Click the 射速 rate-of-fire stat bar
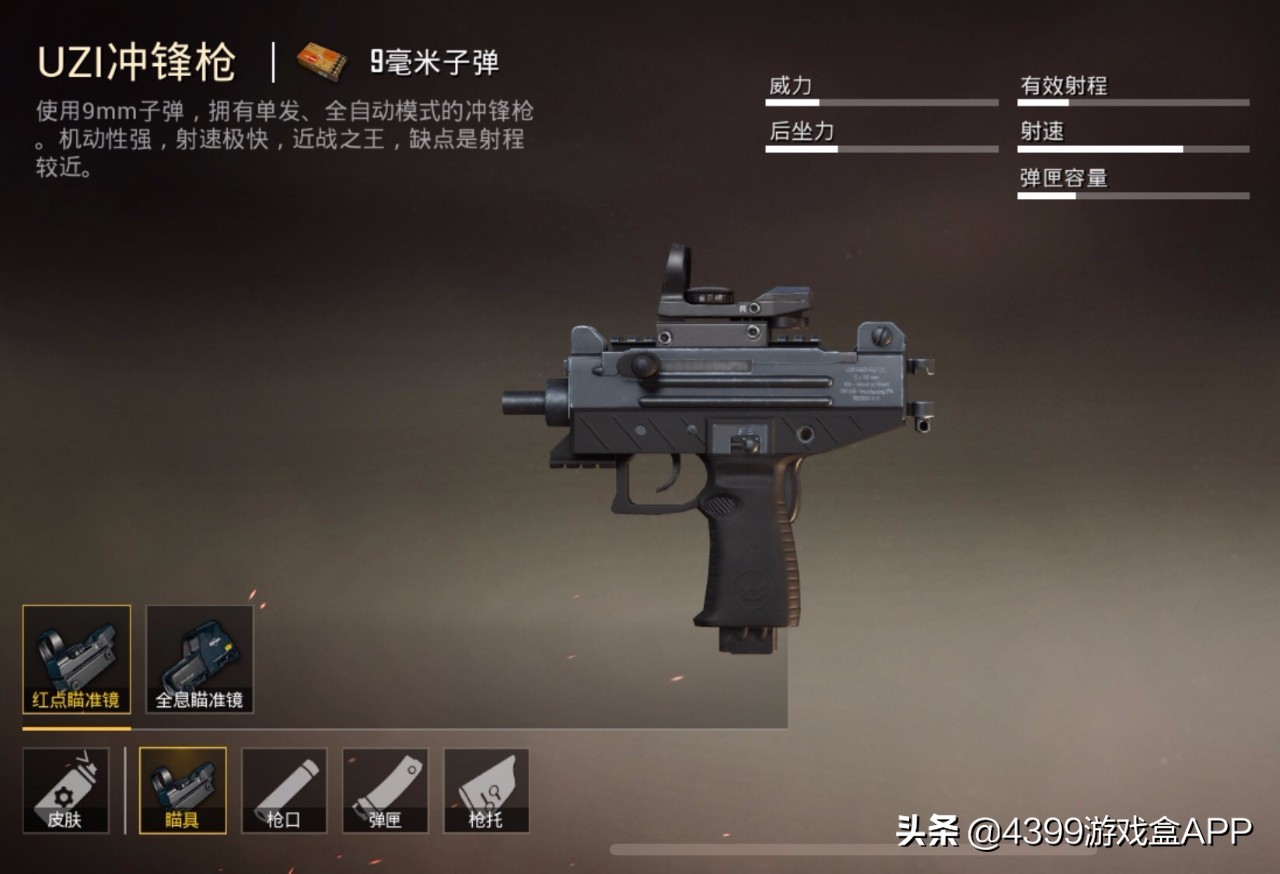1280x874 pixels. click(1131, 147)
